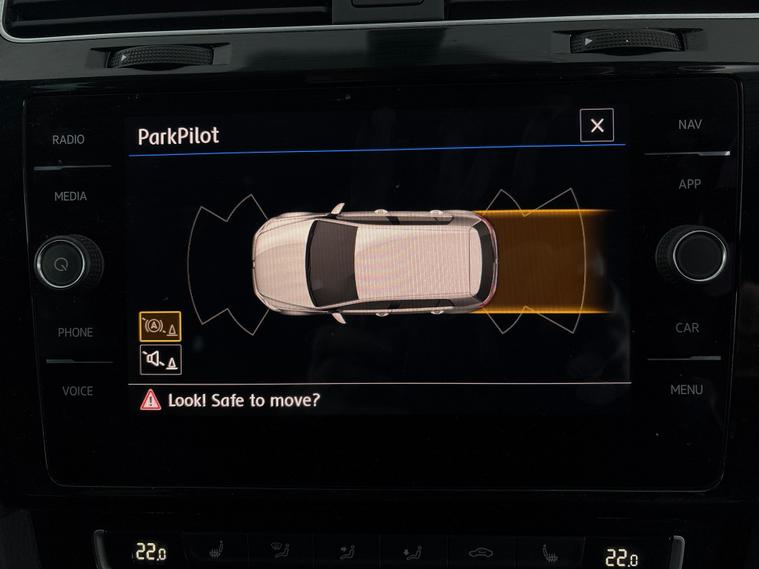Open the APP menu
The height and width of the screenshot is (569, 759).
click(690, 185)
